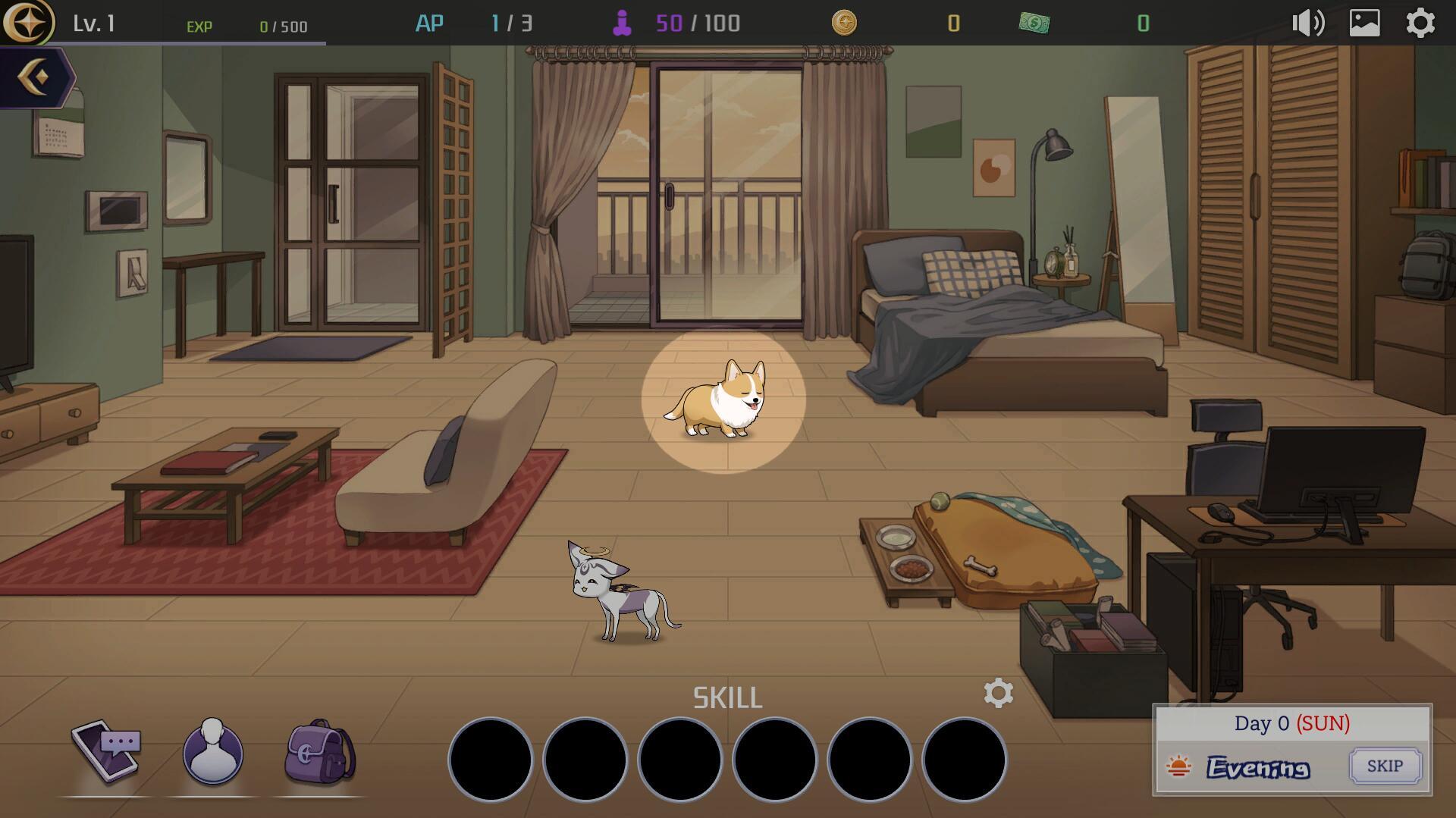This screenshot has height=818, width=1456.
Task: Click the cash money currency icon
Action: (1035, 23)
